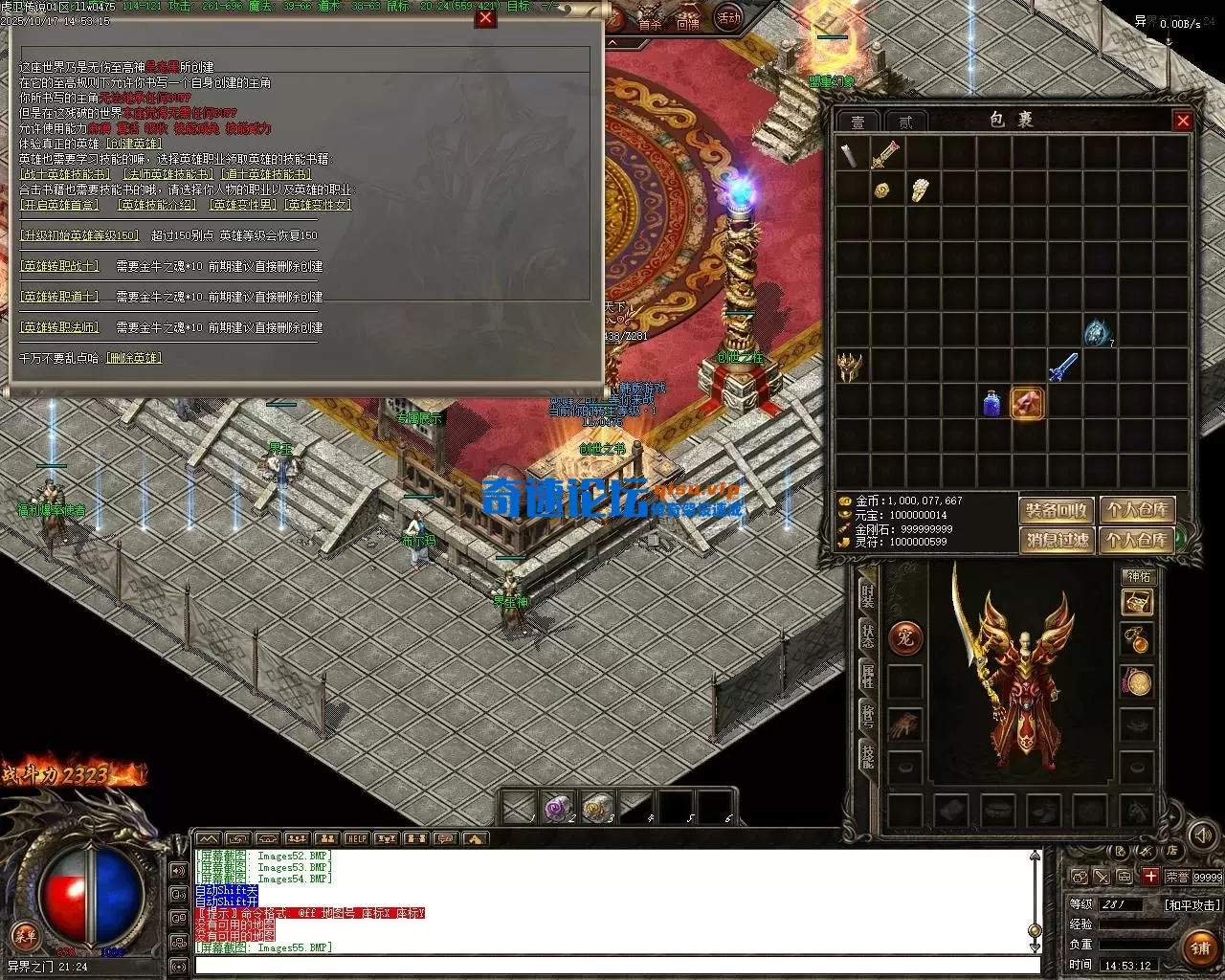Toggle the speaker sound button
Screen dimensions: 1225x980
1202,835
